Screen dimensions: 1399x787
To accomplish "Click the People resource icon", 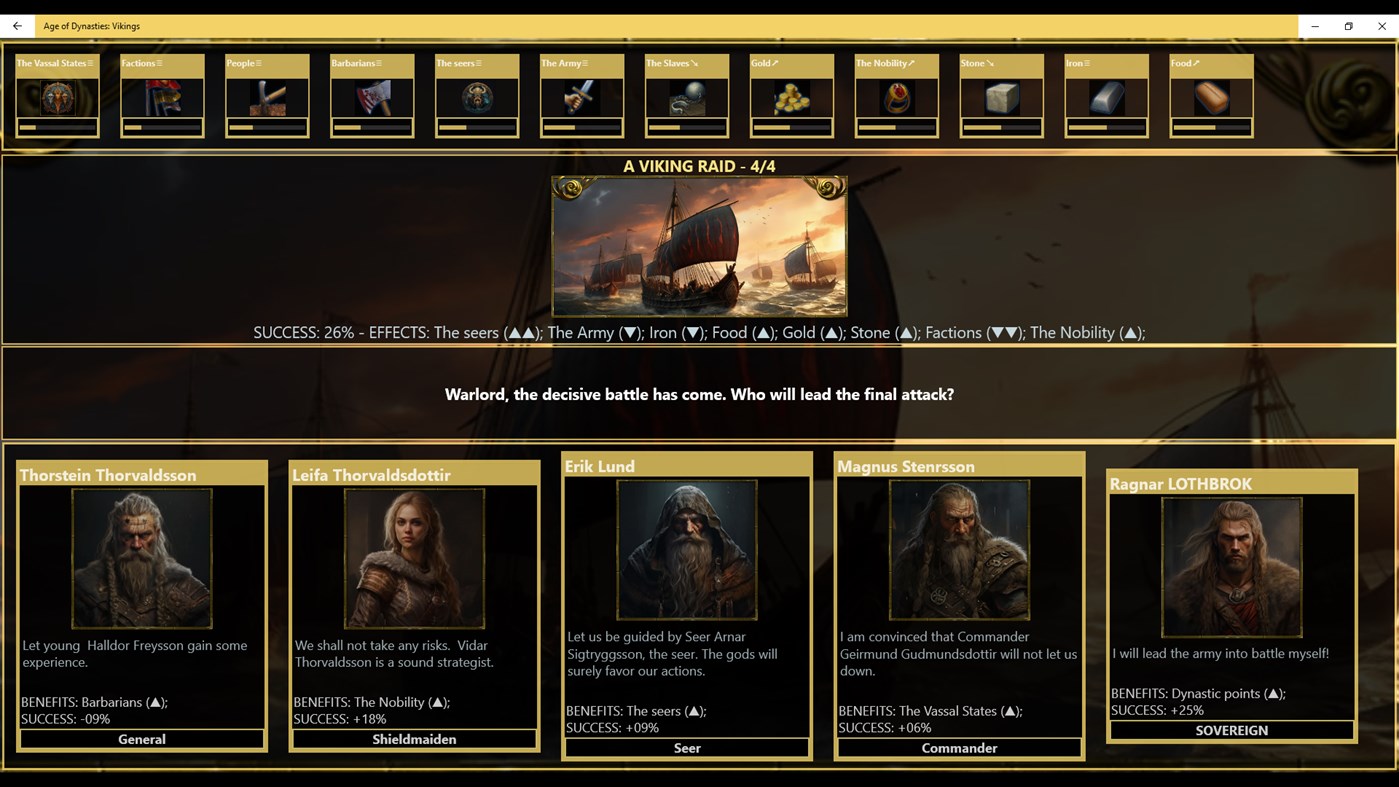I will pyautogui.click(x=266, y=96).
